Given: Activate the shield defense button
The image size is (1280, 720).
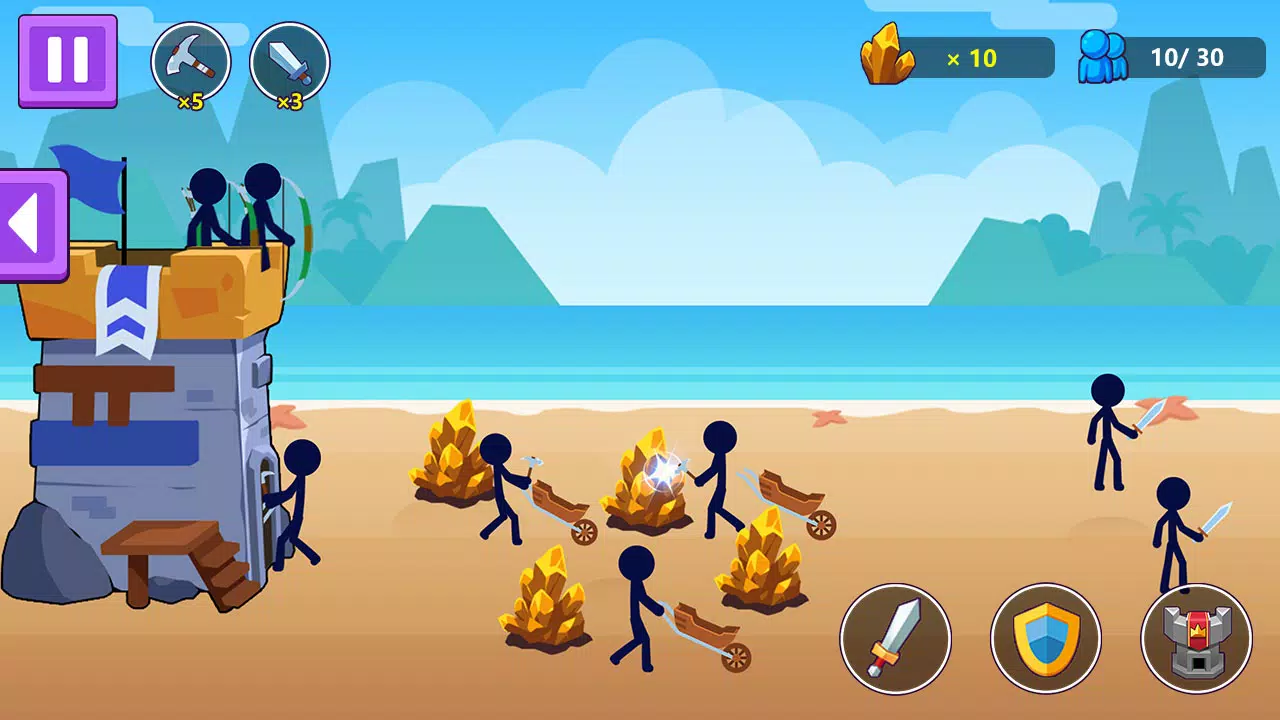Looking at the screenshot, I should click(1046, 639).
